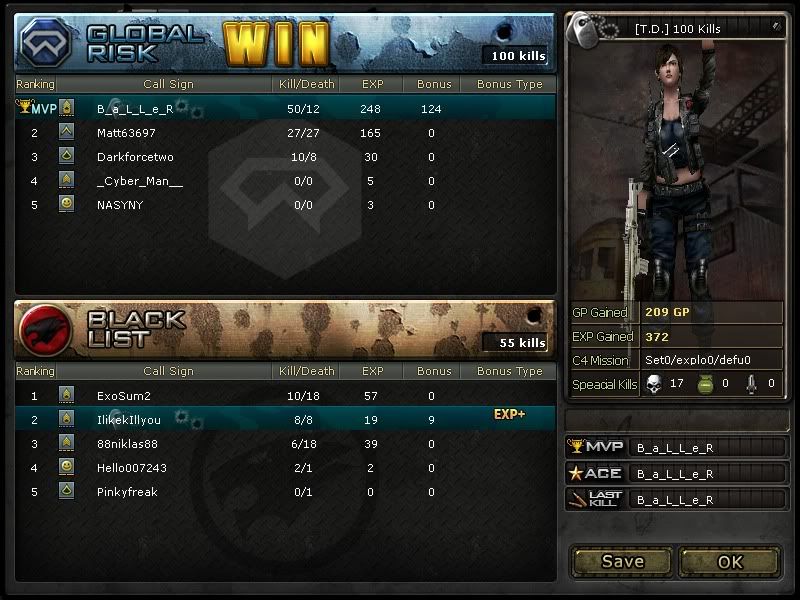Image resolution: width=800 pixels, height=600 pixels.
Task: Click the Last Kill award entry
Action: (x=675, y=499)
